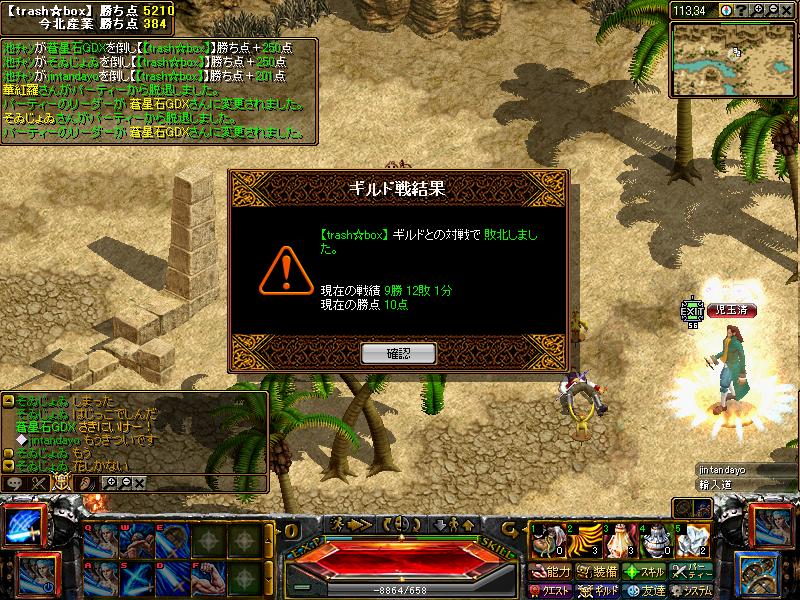The height and width of the screenshot is (600, 800).
Task: Select the speech bubble chat channel
Action: click(x=14, y=483)
